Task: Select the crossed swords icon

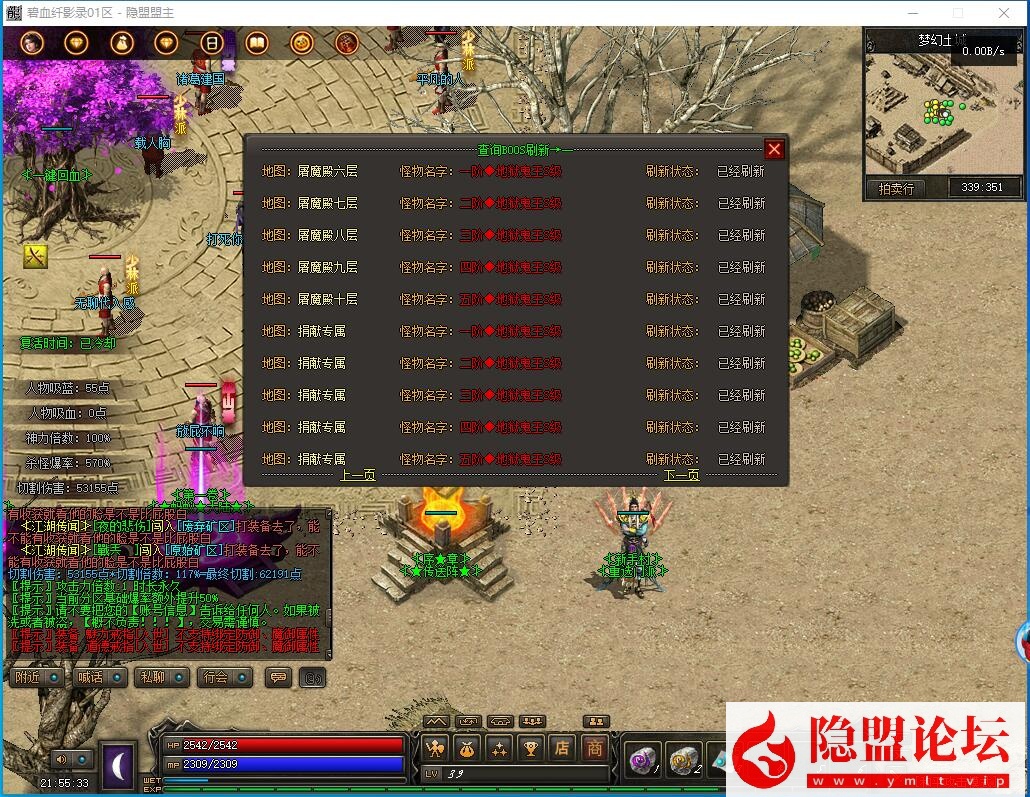Action: [x=35, y=256]
